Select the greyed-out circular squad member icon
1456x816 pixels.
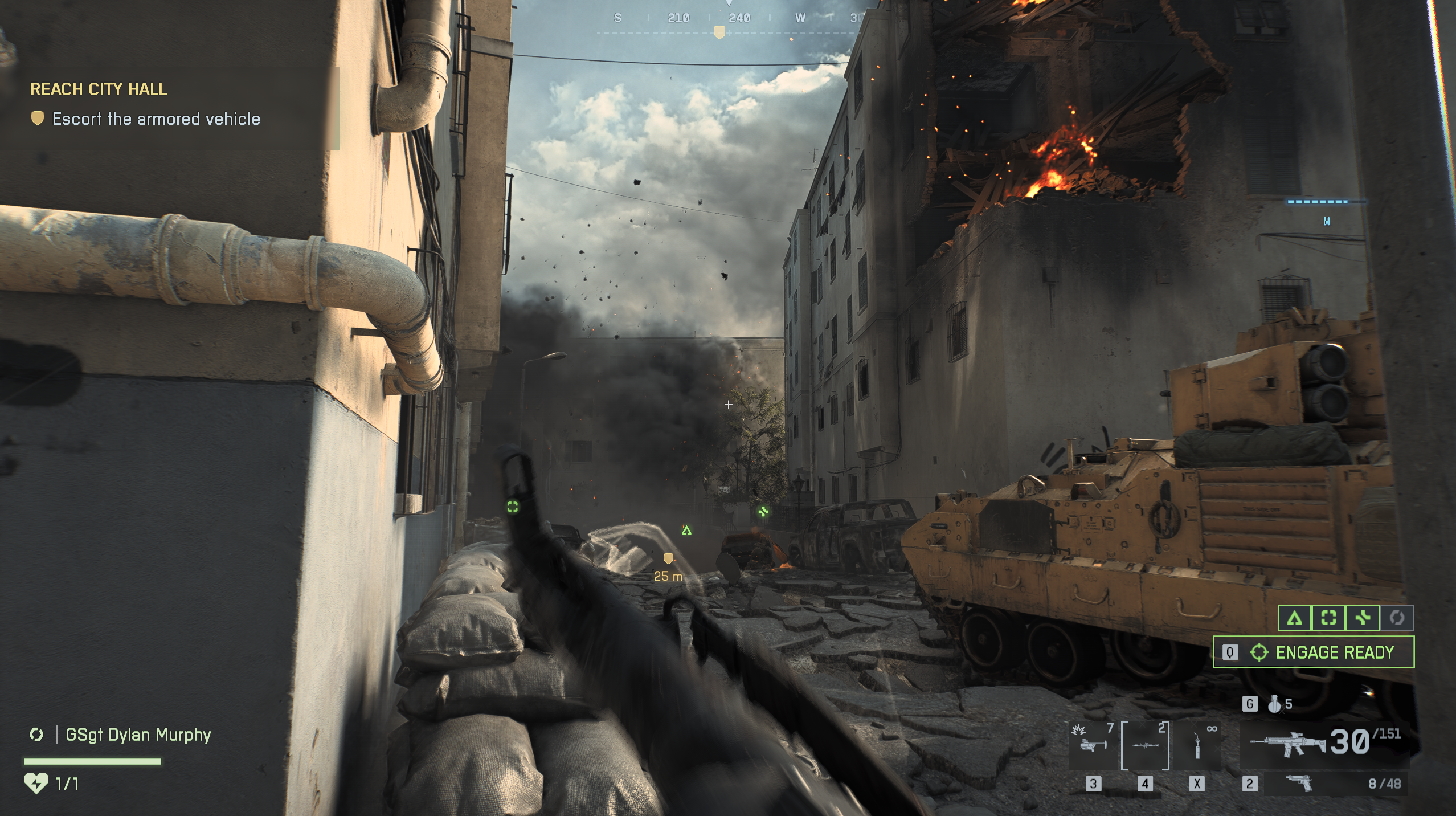point(1397,618)
